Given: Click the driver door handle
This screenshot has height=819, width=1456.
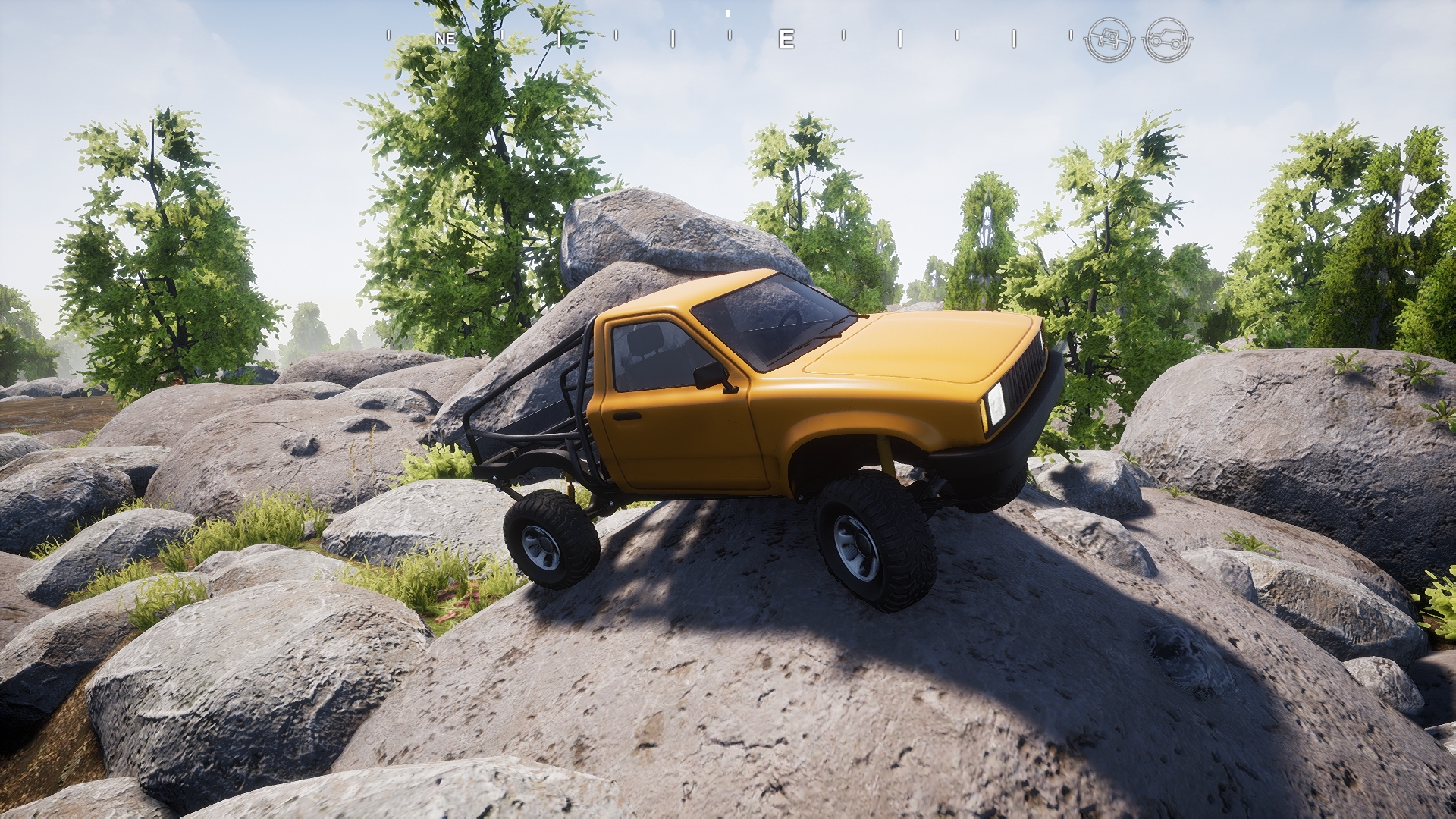Looking at the screenshot, I should (x=627, y=416).
